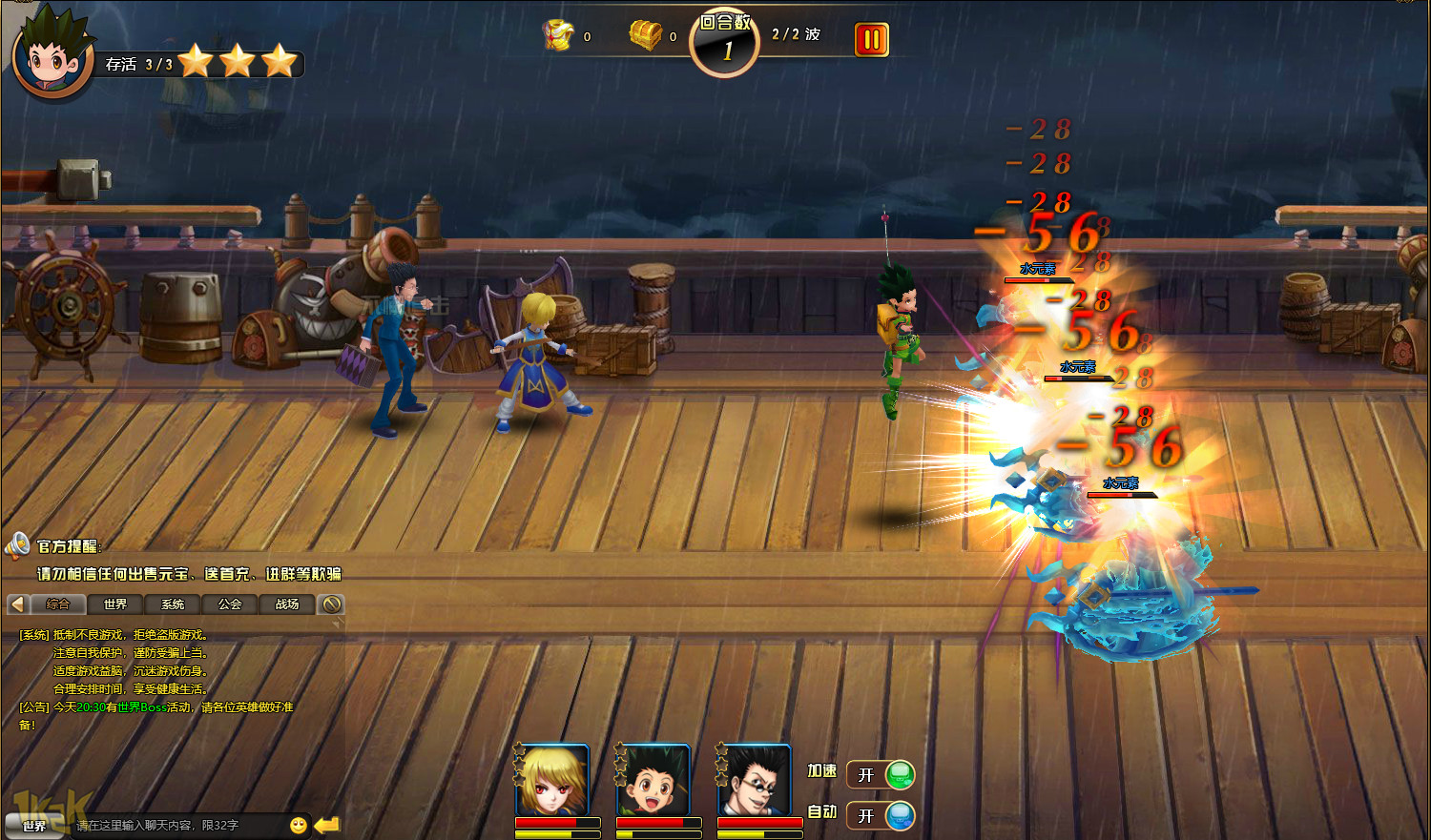Click the chat message input field
This screenshot has height=840, width=1431.
click(176, 825)
